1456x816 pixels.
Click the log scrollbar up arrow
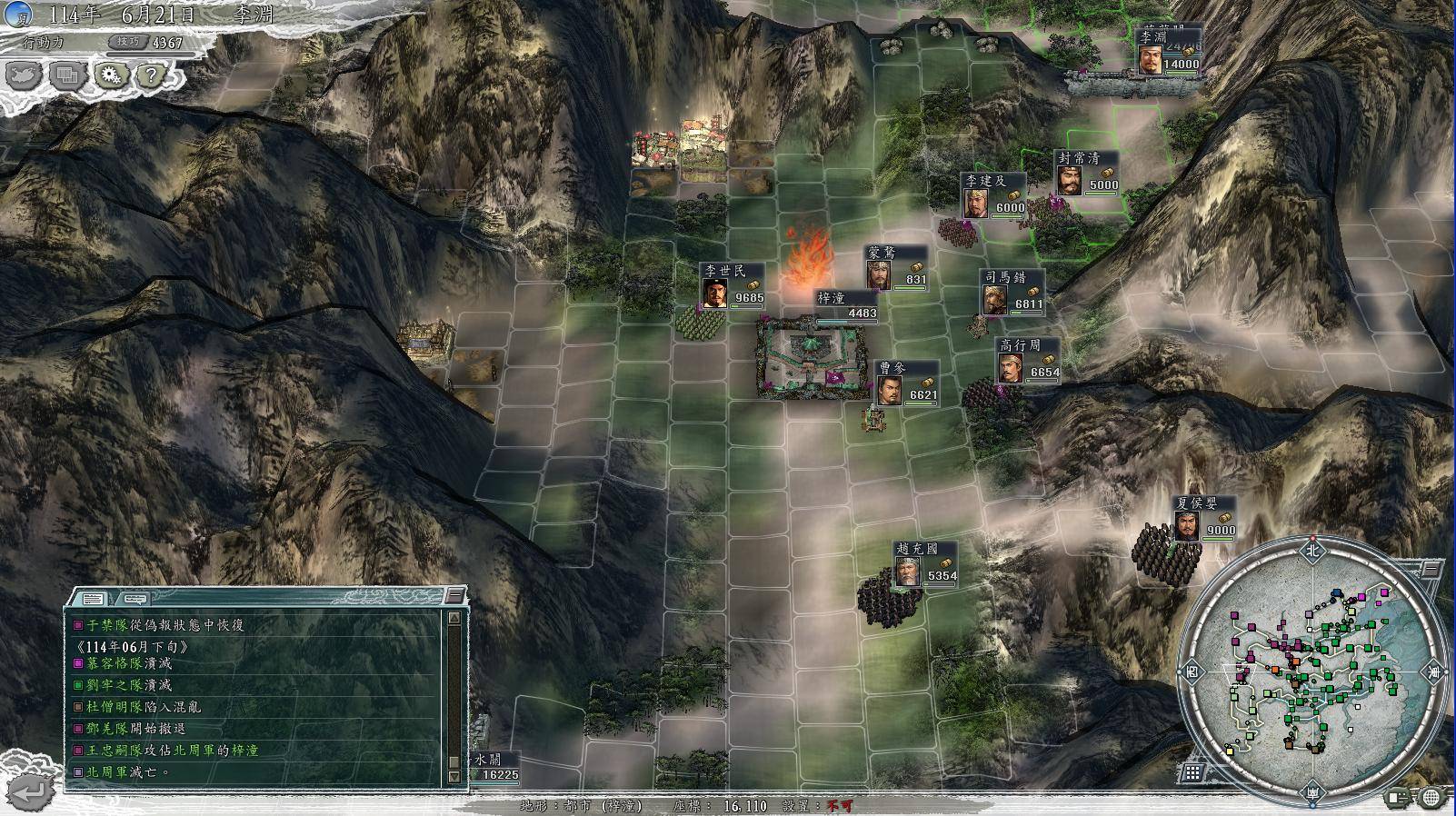(454, 618)
